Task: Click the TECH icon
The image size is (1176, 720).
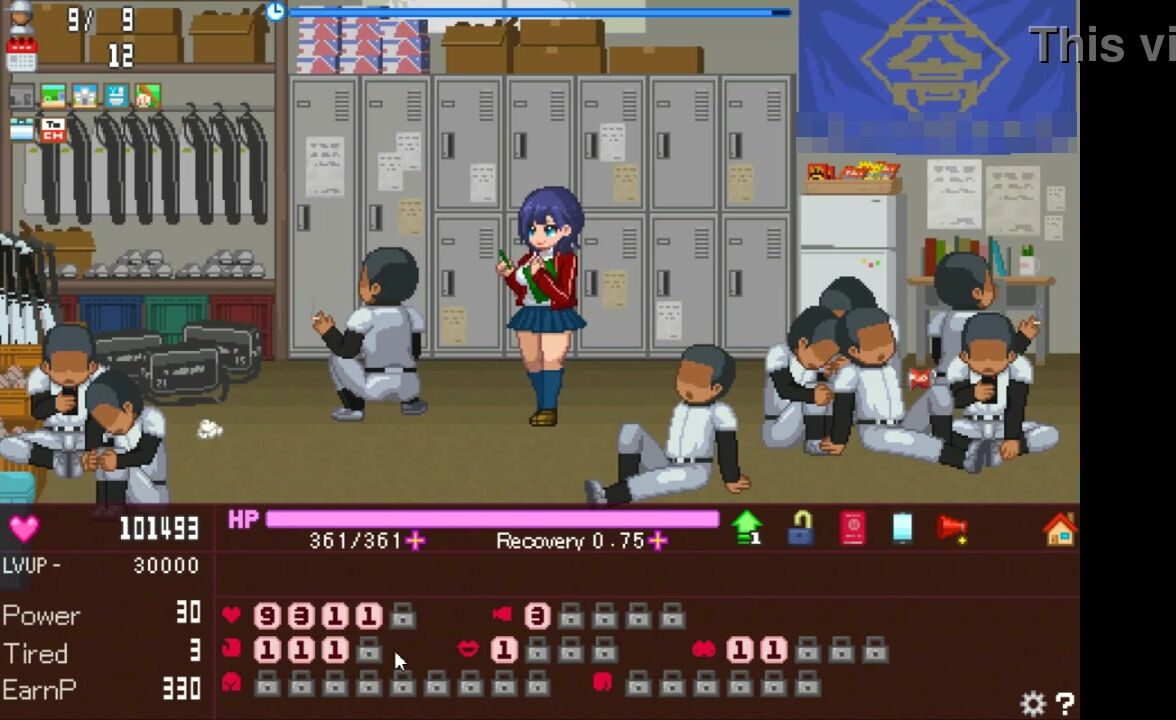Action: (x=53, y=129)
